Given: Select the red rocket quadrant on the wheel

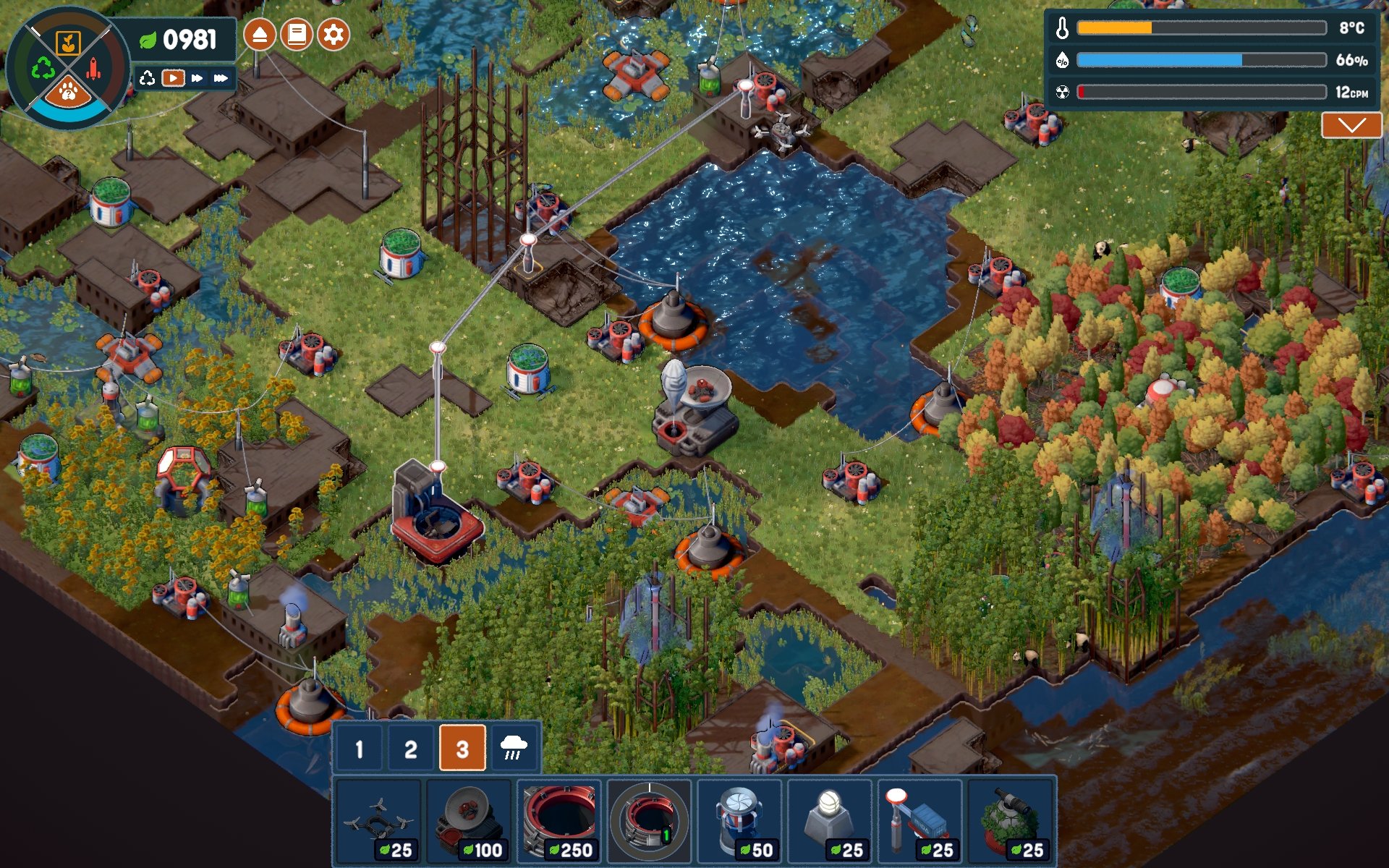Looking at the screenshot, I should tap(94, 69).
